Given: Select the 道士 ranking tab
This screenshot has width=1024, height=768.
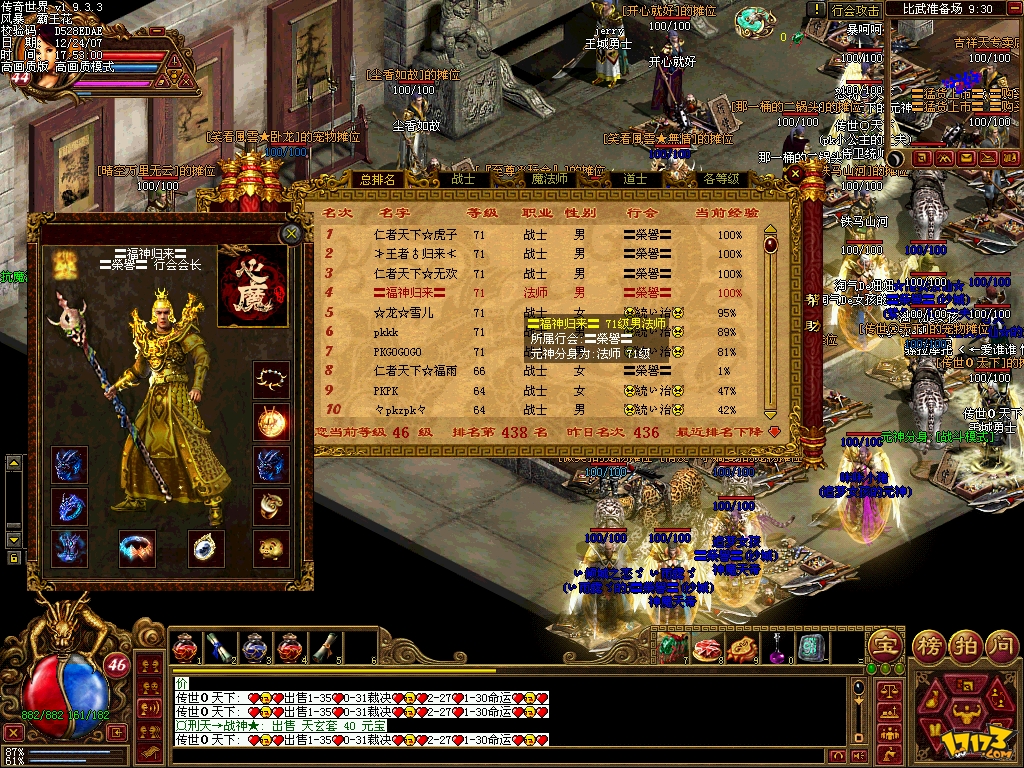Looking at the screenshot, I should [x=634, y=180].
